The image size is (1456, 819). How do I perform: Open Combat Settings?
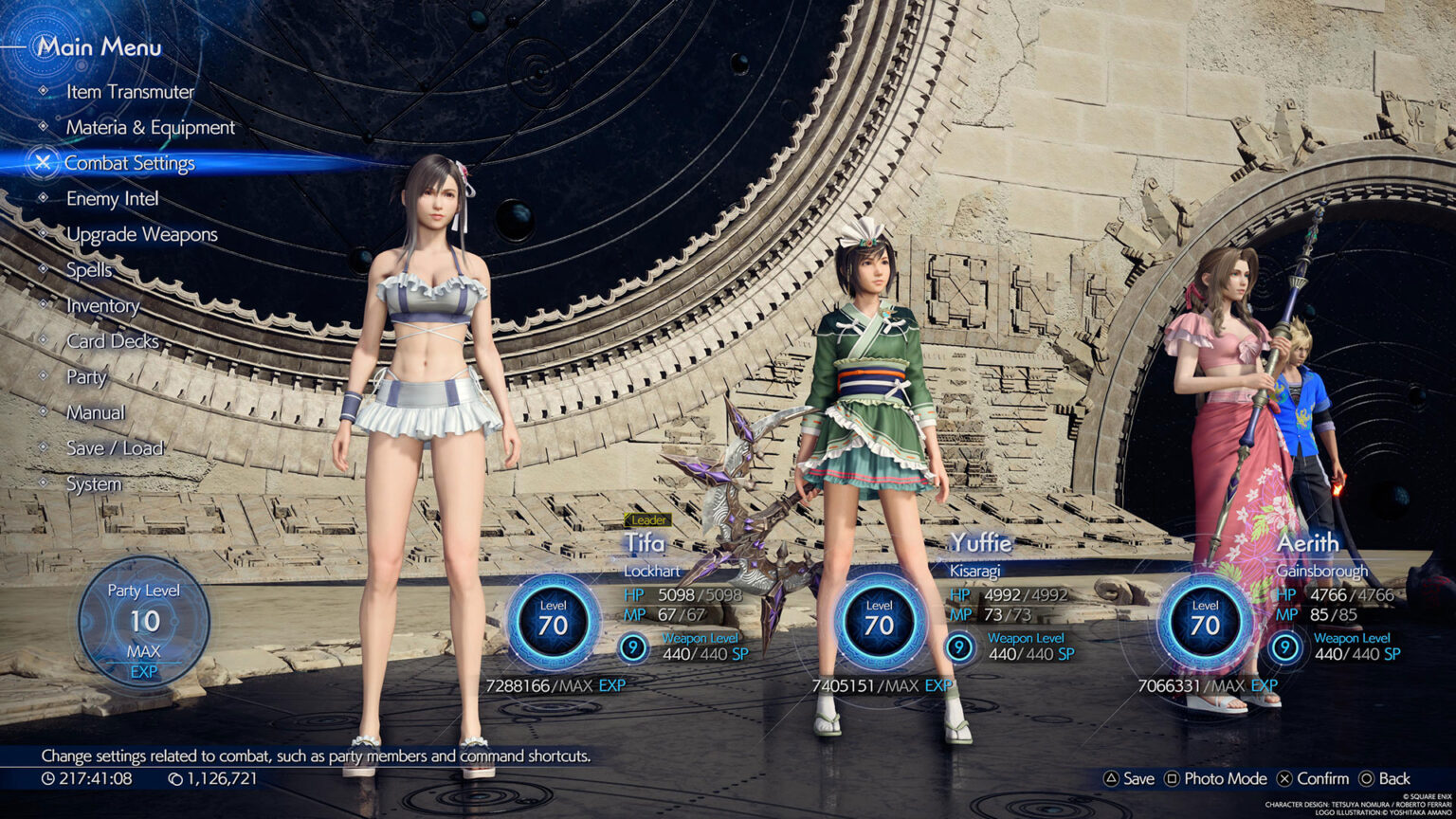coord(129,163)
